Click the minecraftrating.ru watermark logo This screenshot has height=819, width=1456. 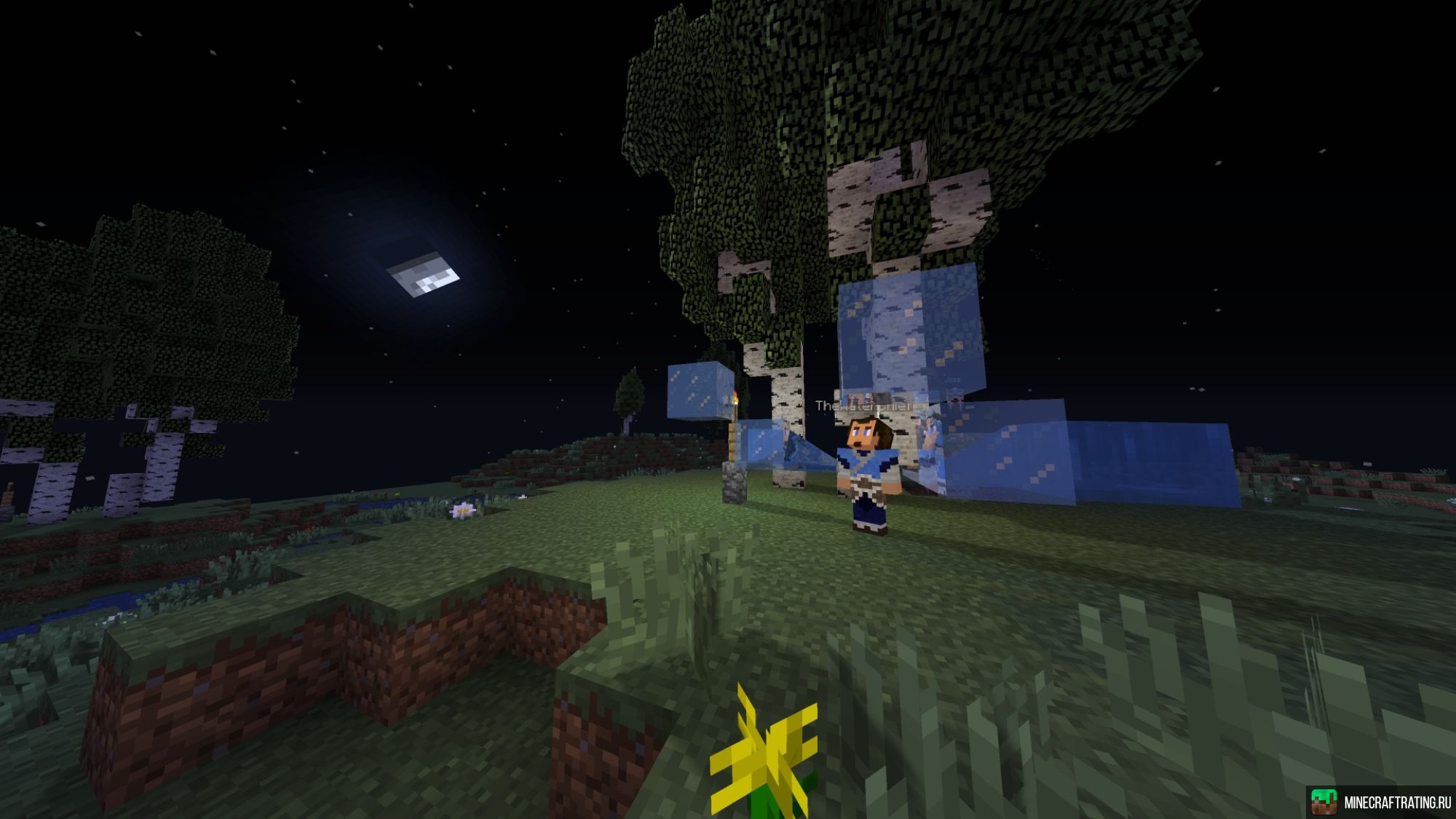tap(1324, 802)
